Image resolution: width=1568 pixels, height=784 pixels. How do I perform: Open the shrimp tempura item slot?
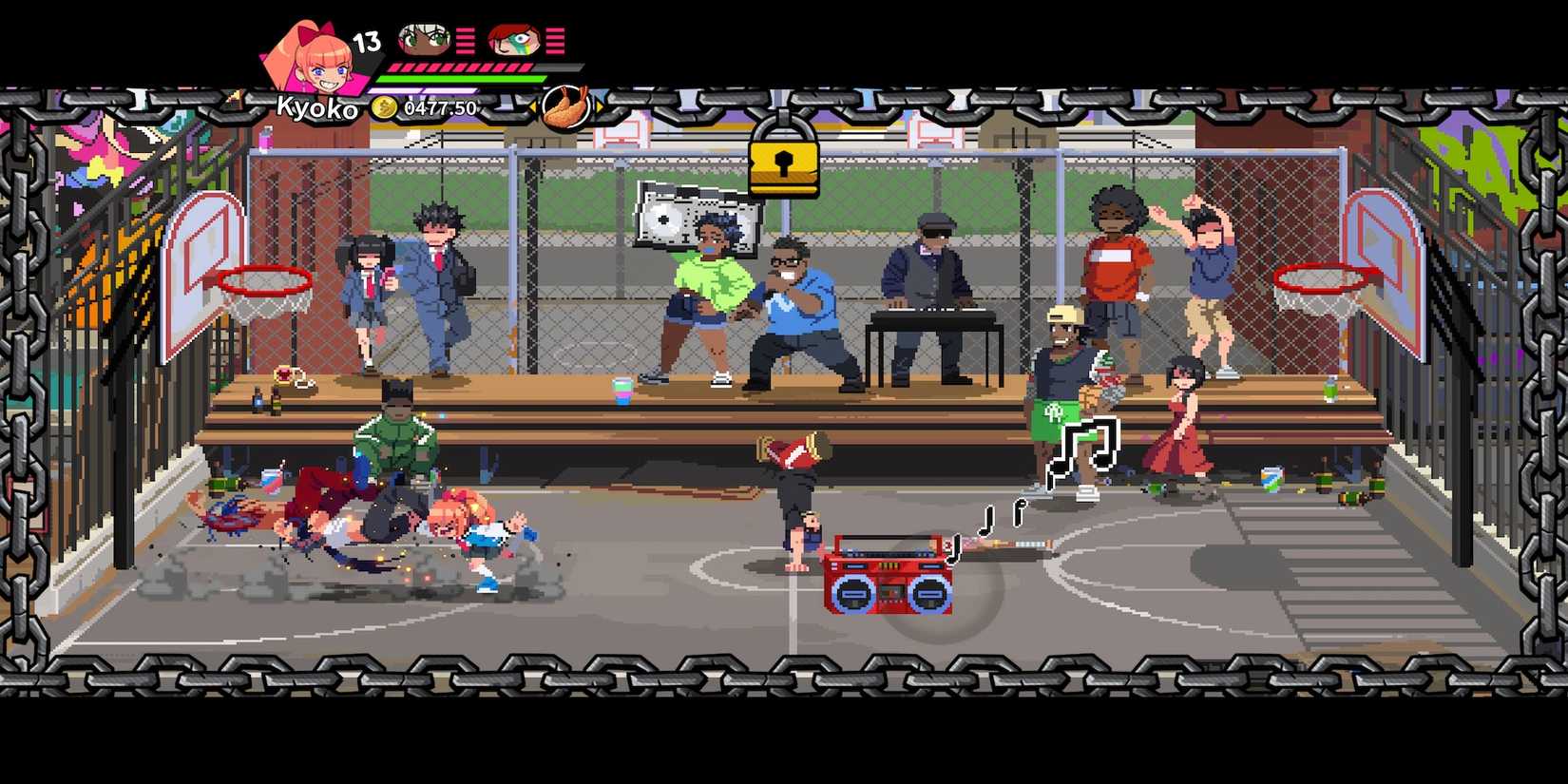(564, 107)
